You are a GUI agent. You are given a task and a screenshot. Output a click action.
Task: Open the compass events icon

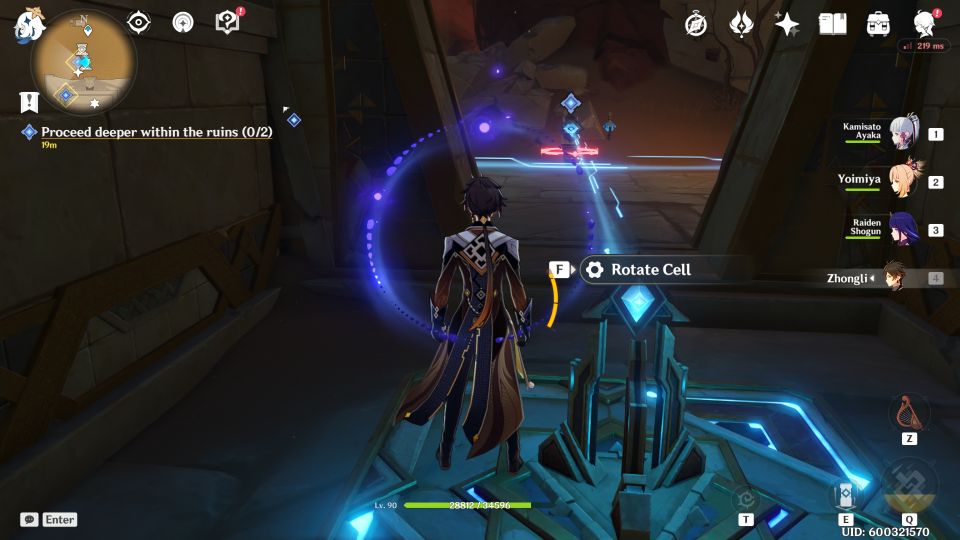pos(696,24)
